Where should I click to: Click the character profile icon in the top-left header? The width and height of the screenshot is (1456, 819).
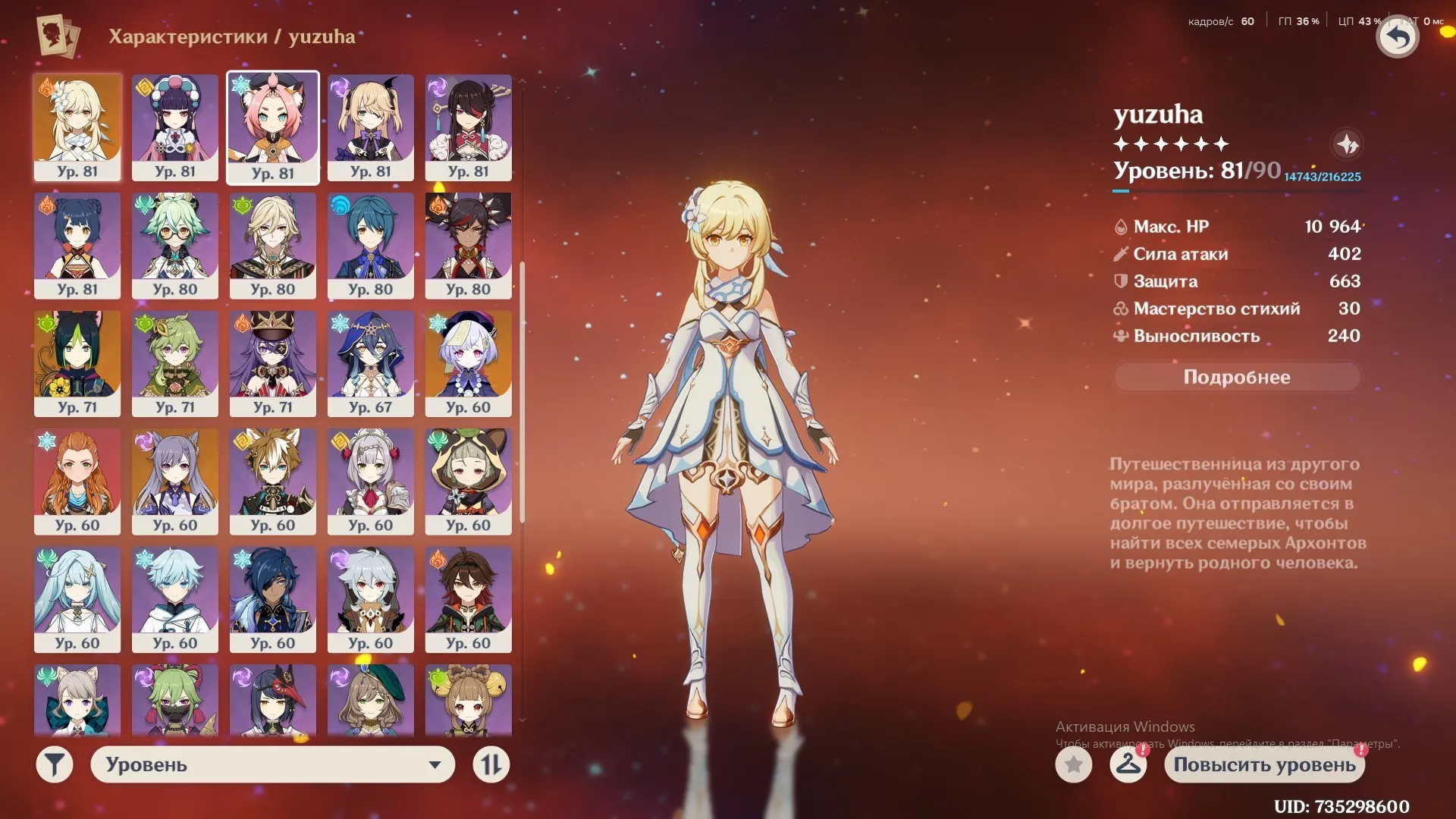[x=59, y=36]
